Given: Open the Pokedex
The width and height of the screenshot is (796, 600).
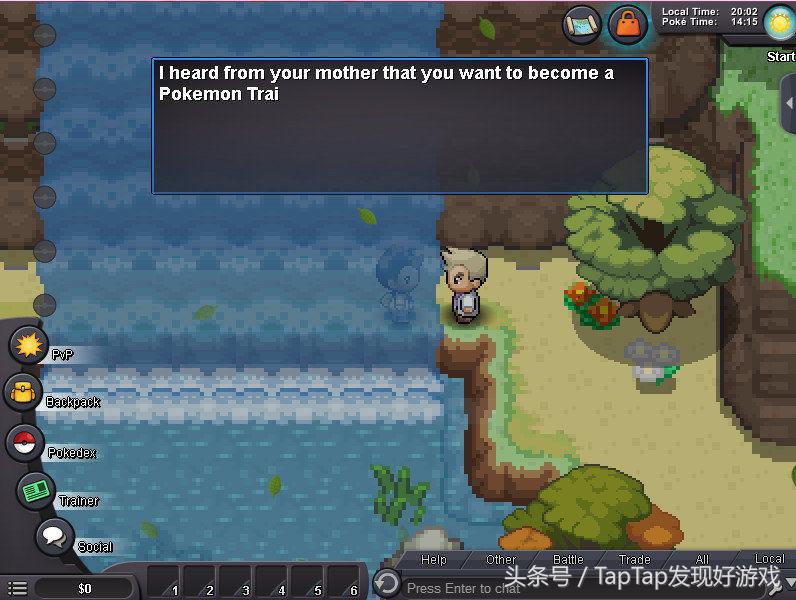Looking at the screenshot, I should click(25, 442).
